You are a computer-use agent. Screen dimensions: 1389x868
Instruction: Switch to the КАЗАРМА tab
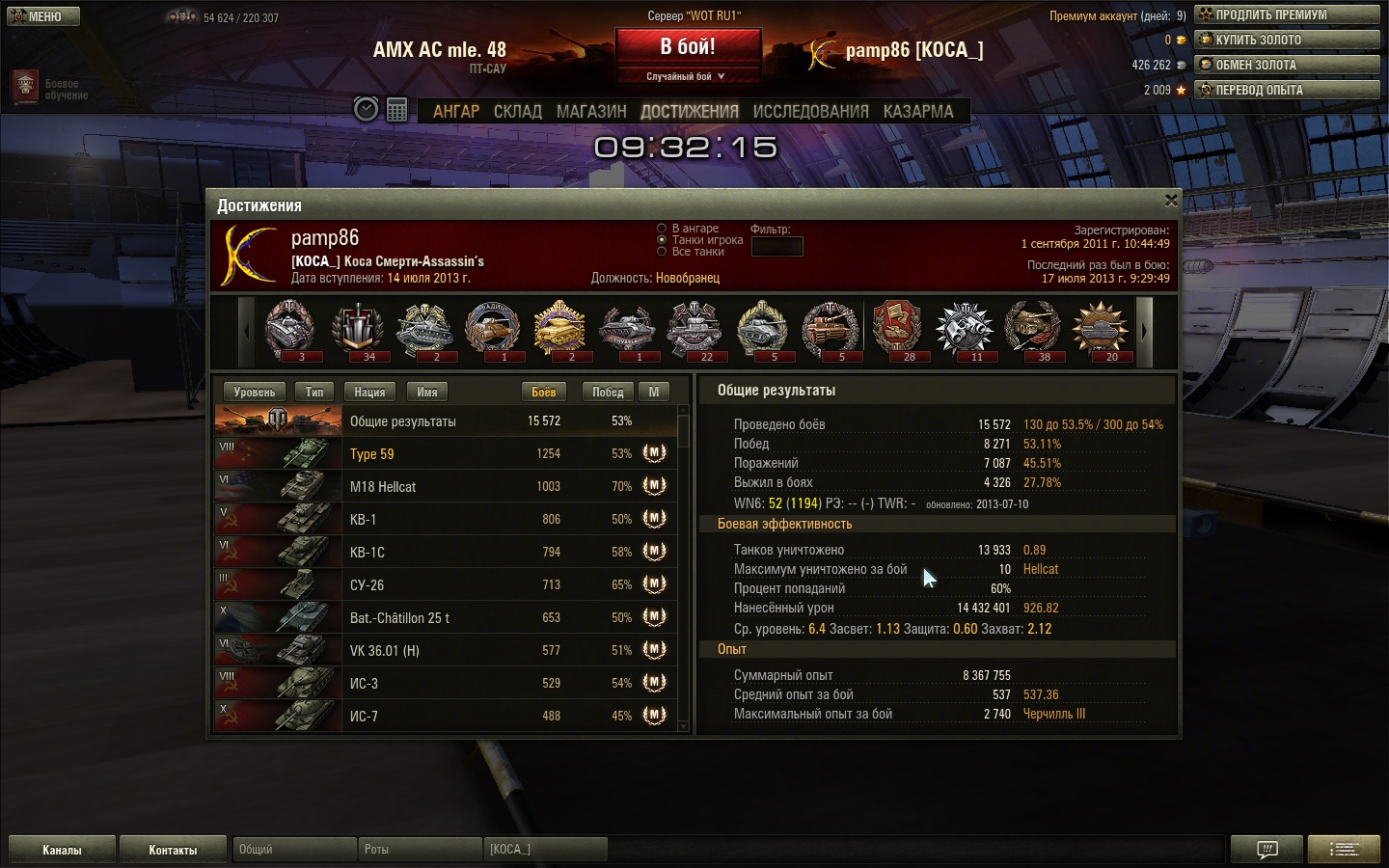(917, 112)
